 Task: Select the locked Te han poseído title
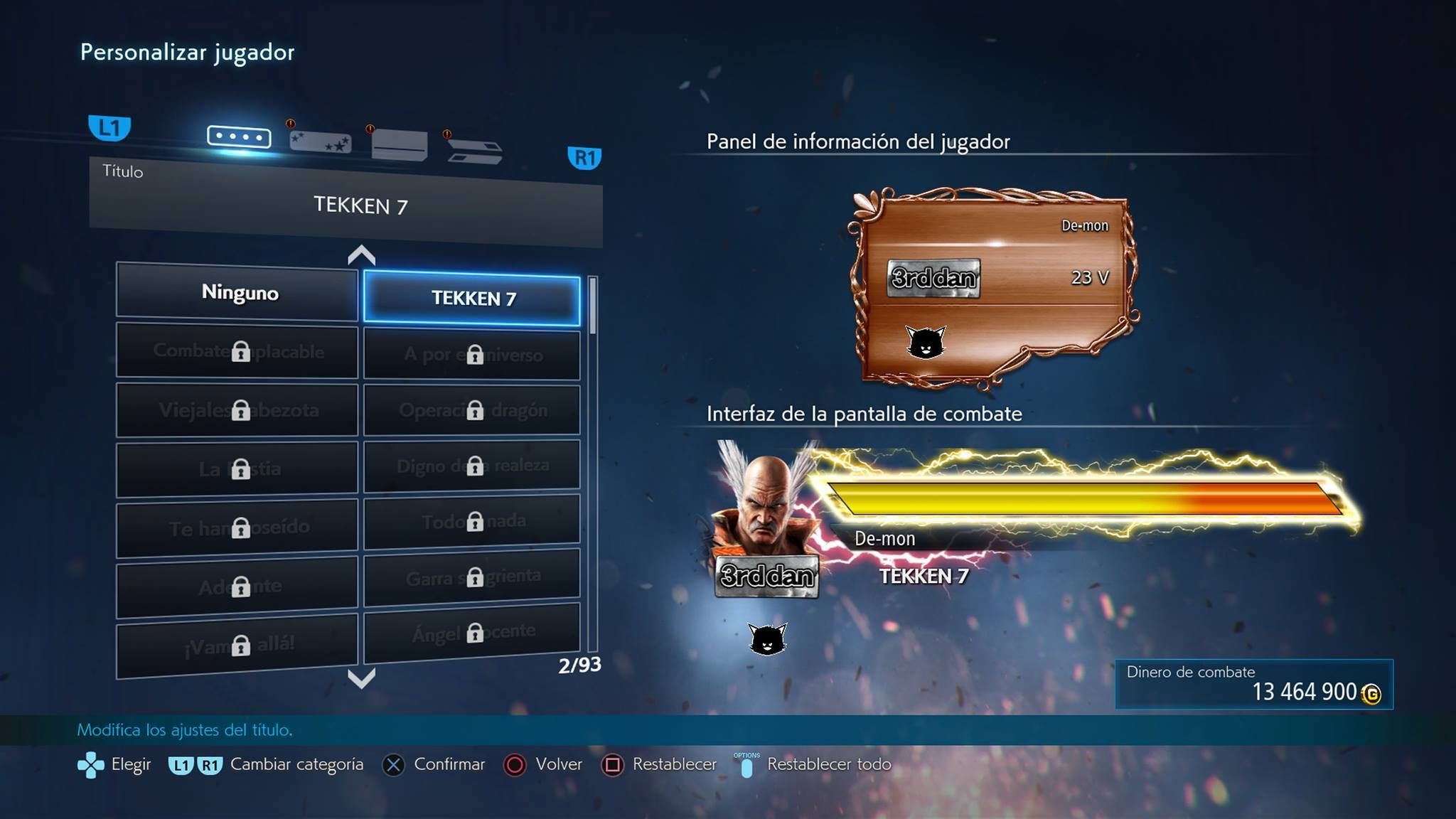click(237, 528)
